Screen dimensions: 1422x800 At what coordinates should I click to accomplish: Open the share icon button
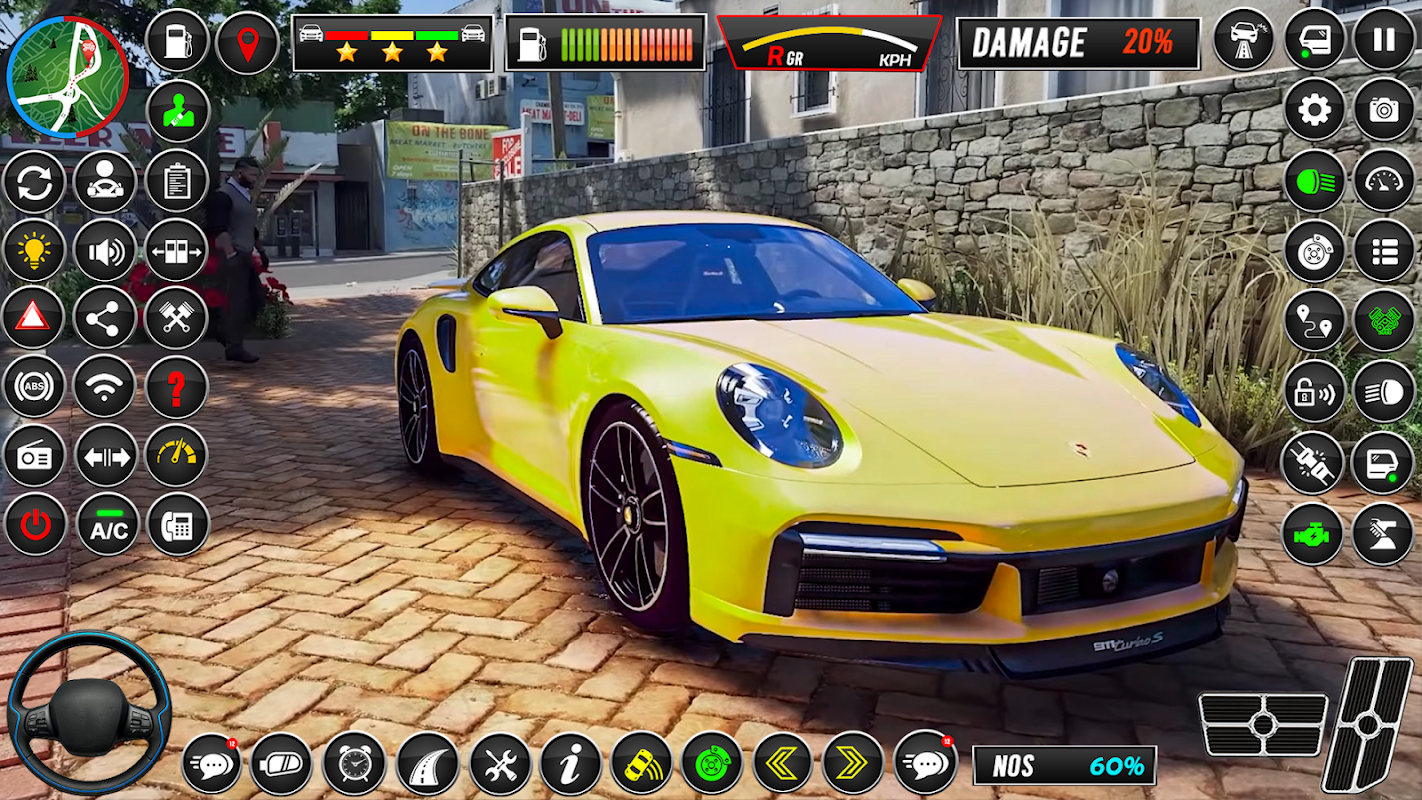104,318
